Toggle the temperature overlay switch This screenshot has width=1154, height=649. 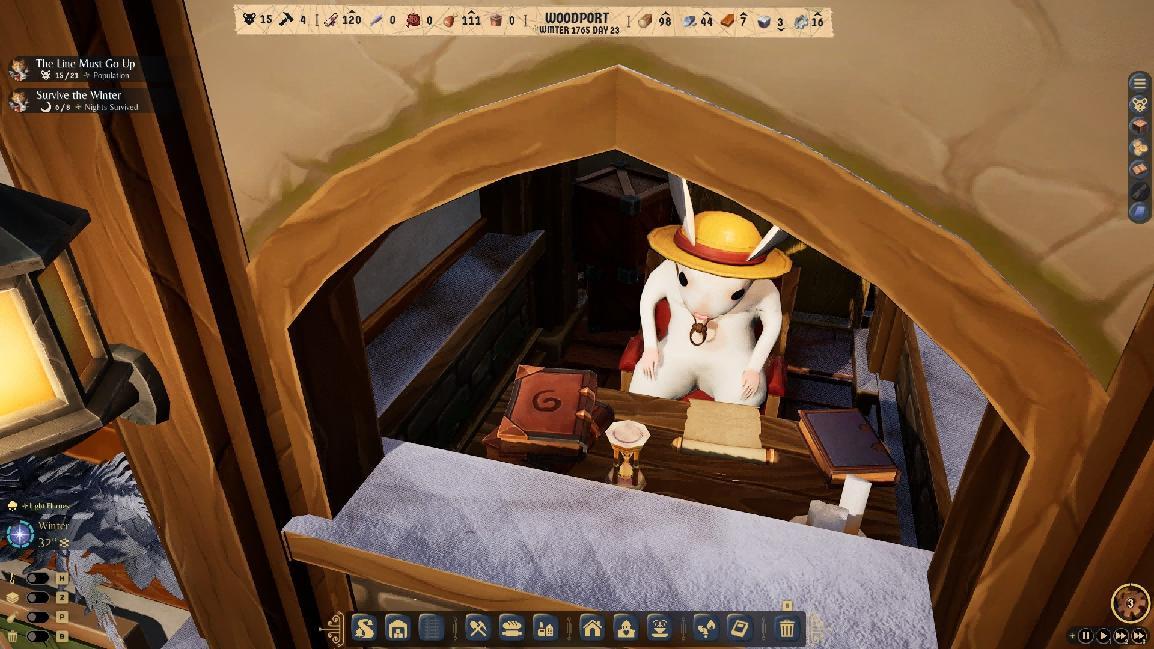click(x=37, y=578)
